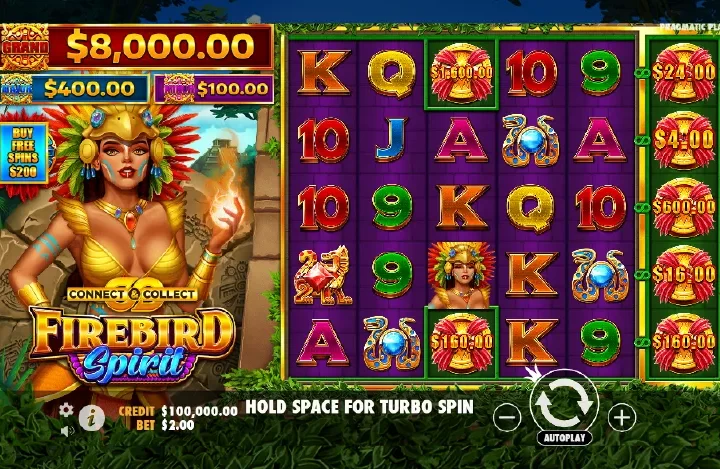Open the Autoplay options
This screenshot has width=720, height=469.
click(564, 438)
